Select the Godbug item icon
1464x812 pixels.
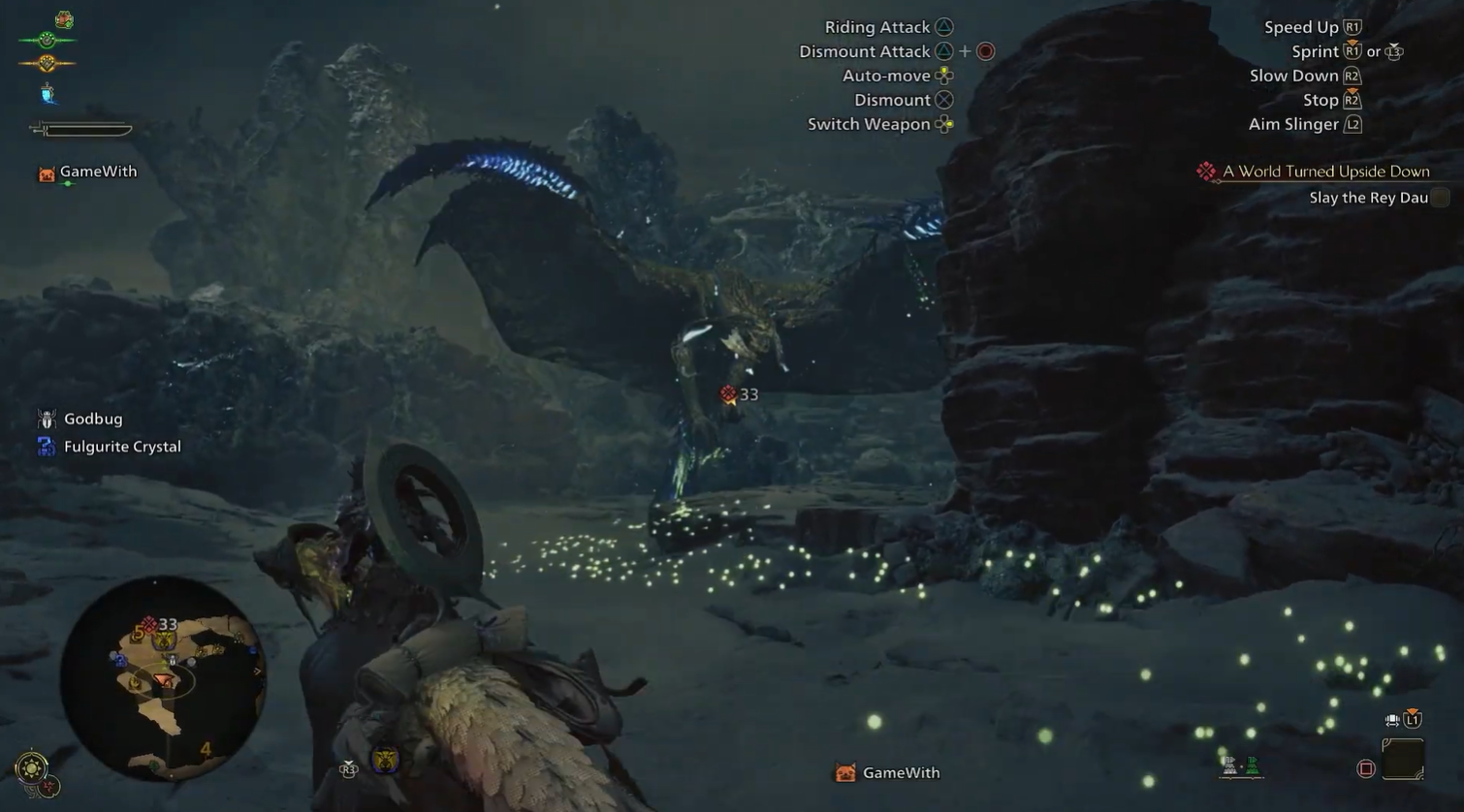[46, 418]
